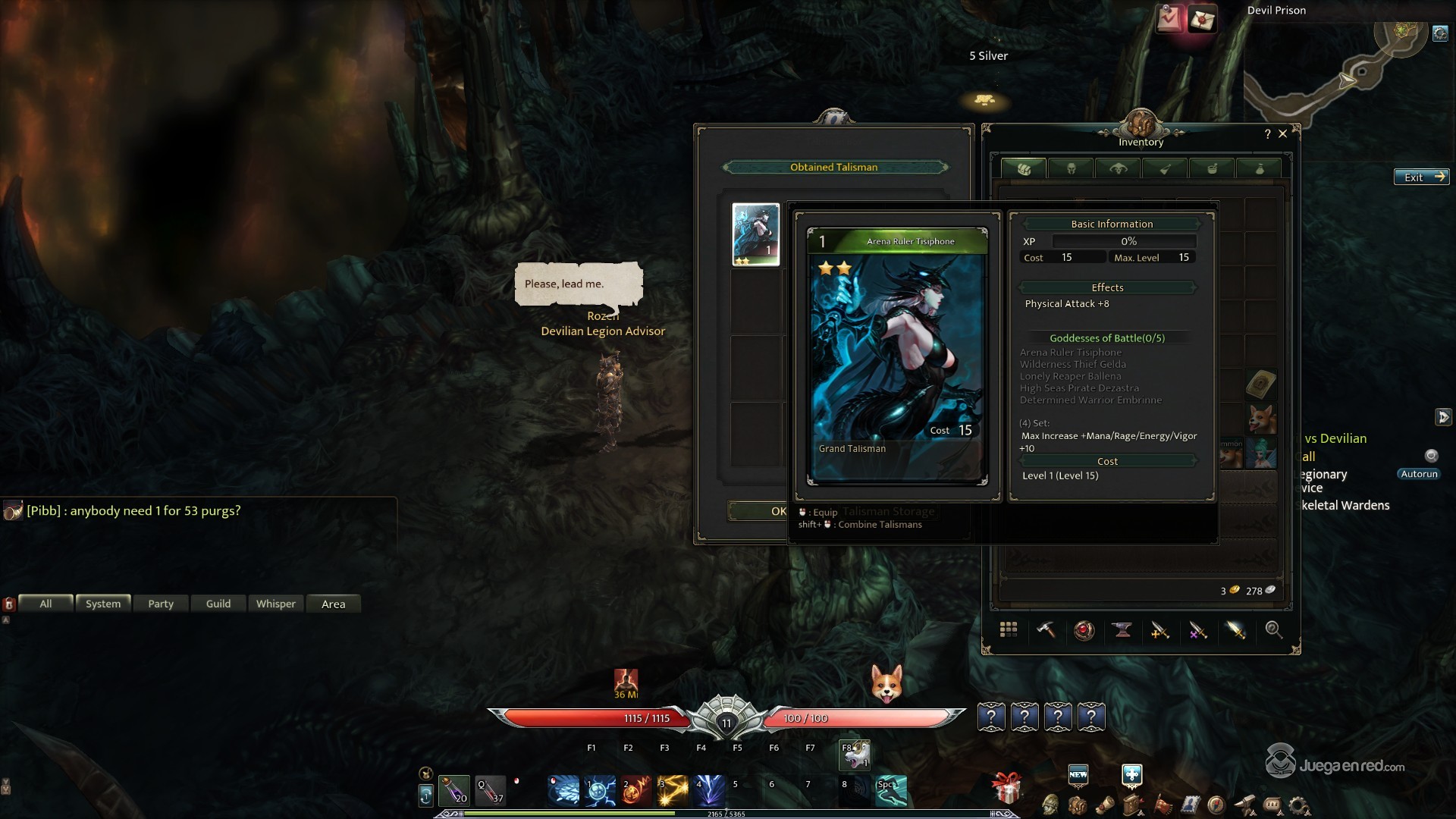Image resolution: width=1456 pixels, height=819 pixels.
Task: Close the Inventory window
Action: click(1283, 133)
